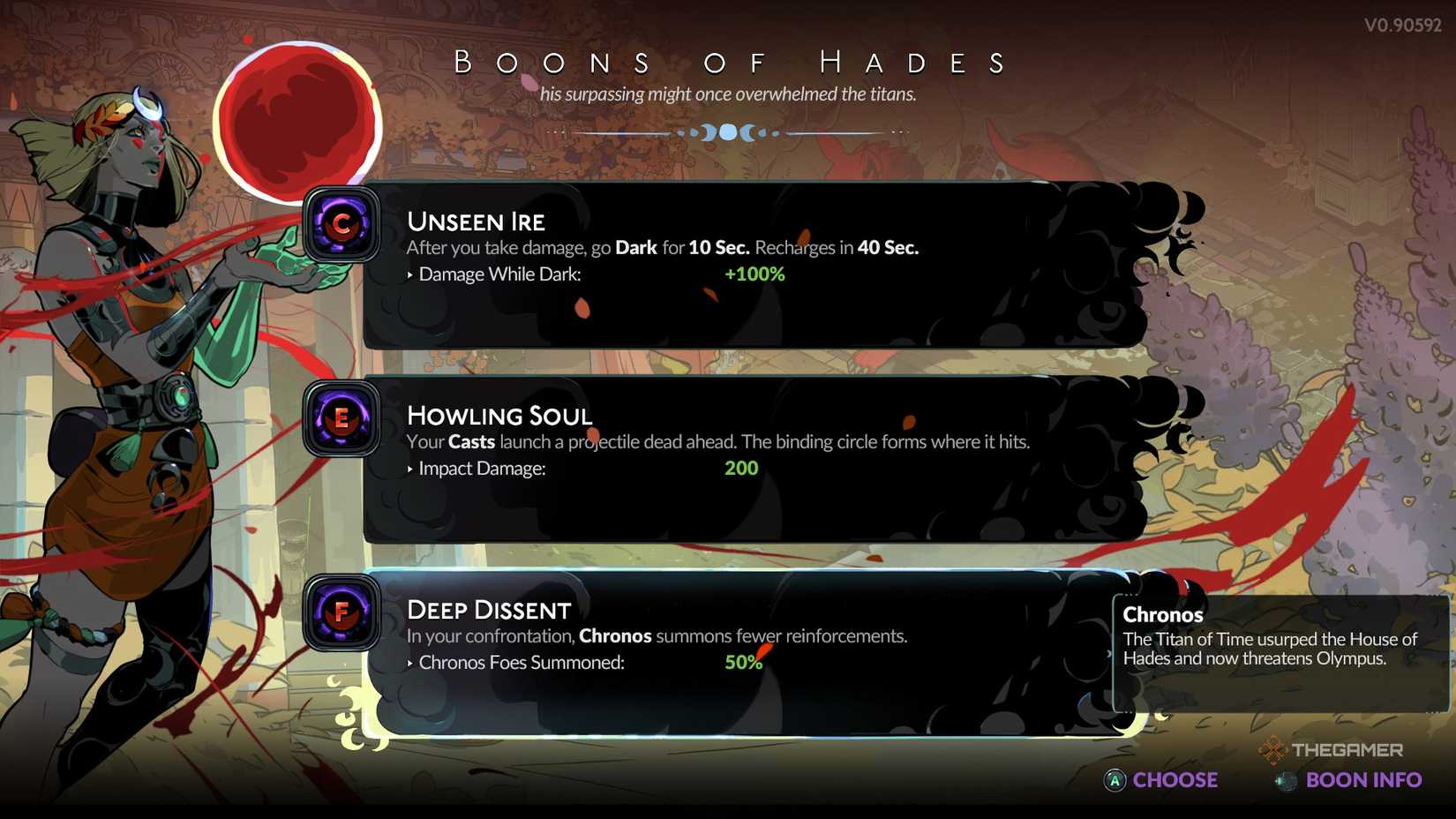This screenshot has width=1456, height=819.
Task: Click the moon-phase divider under the subtitle
Action: [x=728, y=132]
